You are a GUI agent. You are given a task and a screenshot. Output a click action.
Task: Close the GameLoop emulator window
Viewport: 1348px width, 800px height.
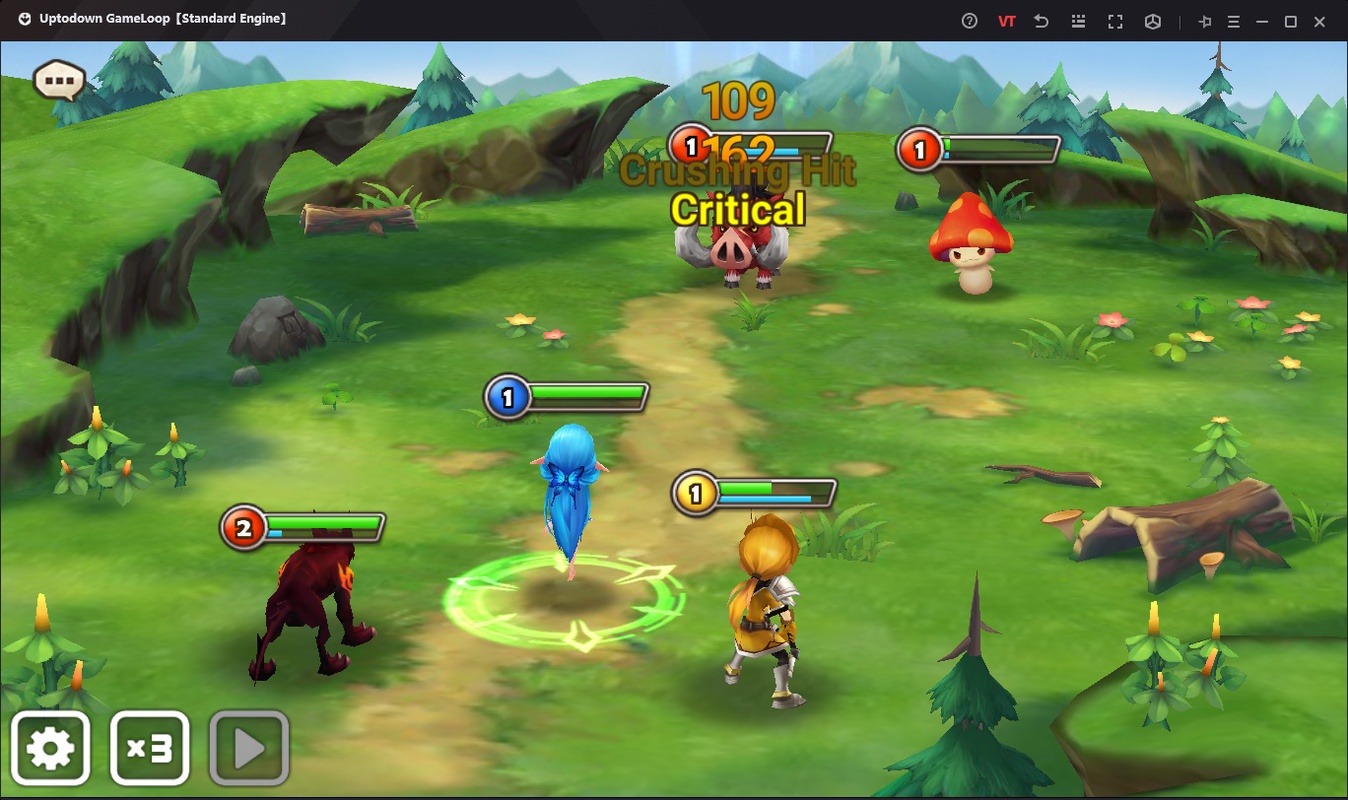pyautogui.click(x=1319, y=21)
